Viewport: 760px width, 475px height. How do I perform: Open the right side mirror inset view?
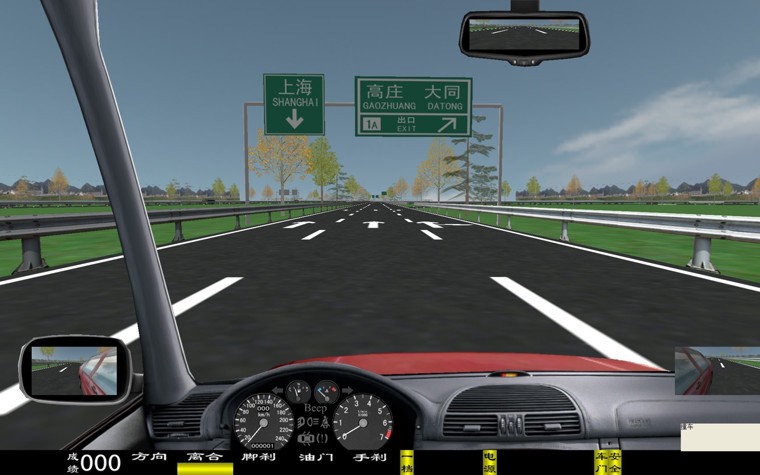pos(717,370)
